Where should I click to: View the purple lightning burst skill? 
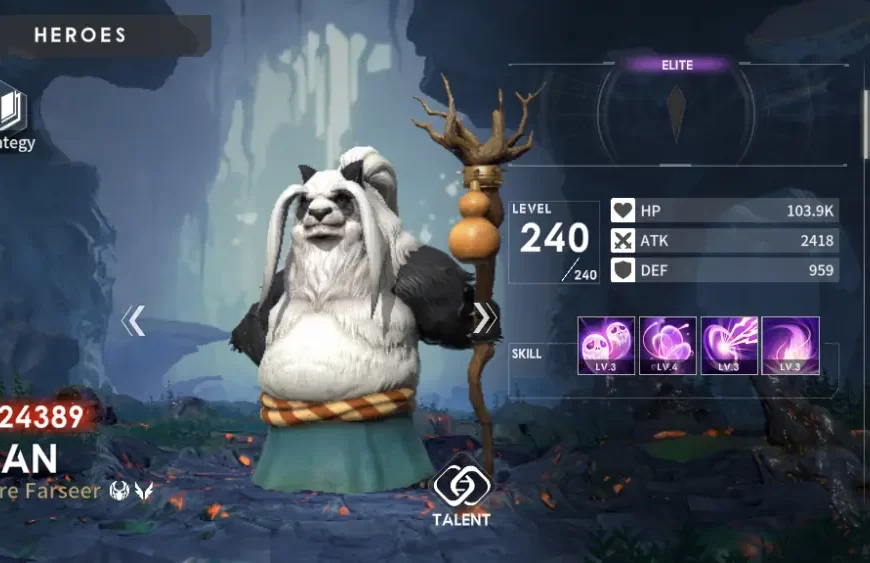[729, 345]
